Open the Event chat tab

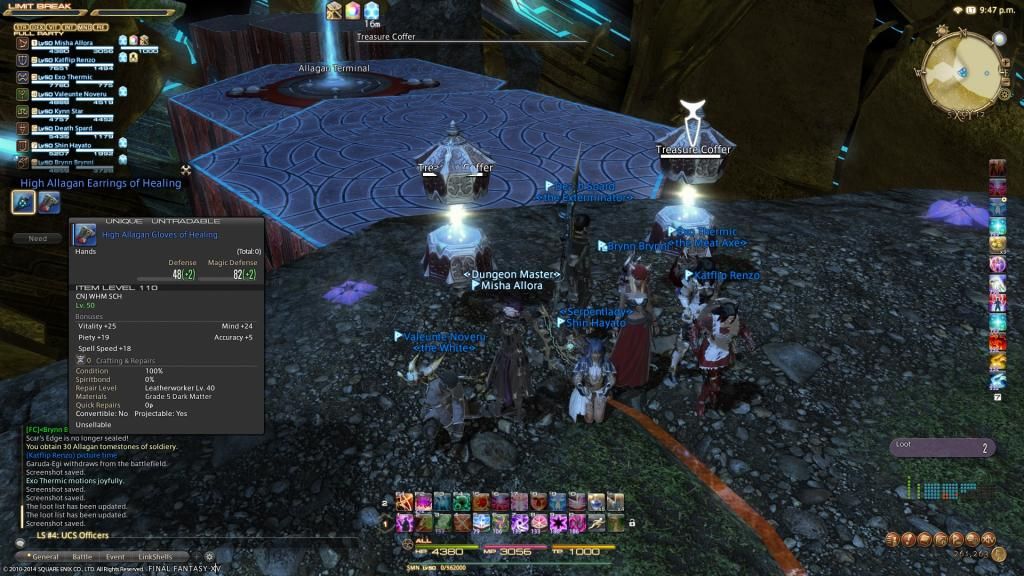pos(115,557)
